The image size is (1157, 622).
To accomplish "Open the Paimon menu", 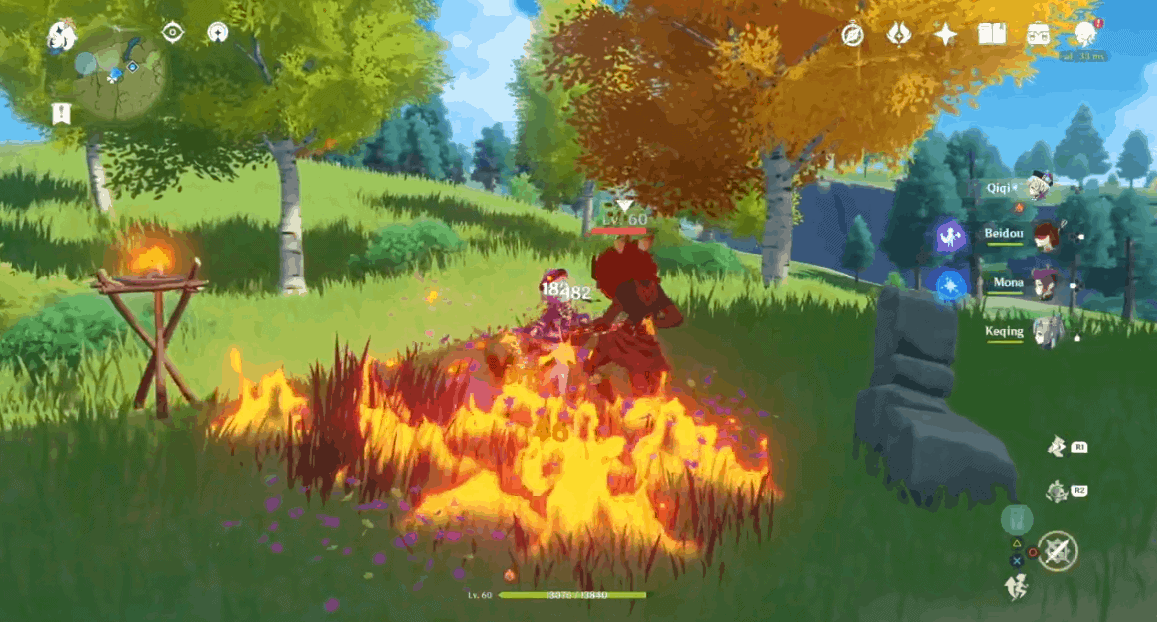I will coord(62,37).
